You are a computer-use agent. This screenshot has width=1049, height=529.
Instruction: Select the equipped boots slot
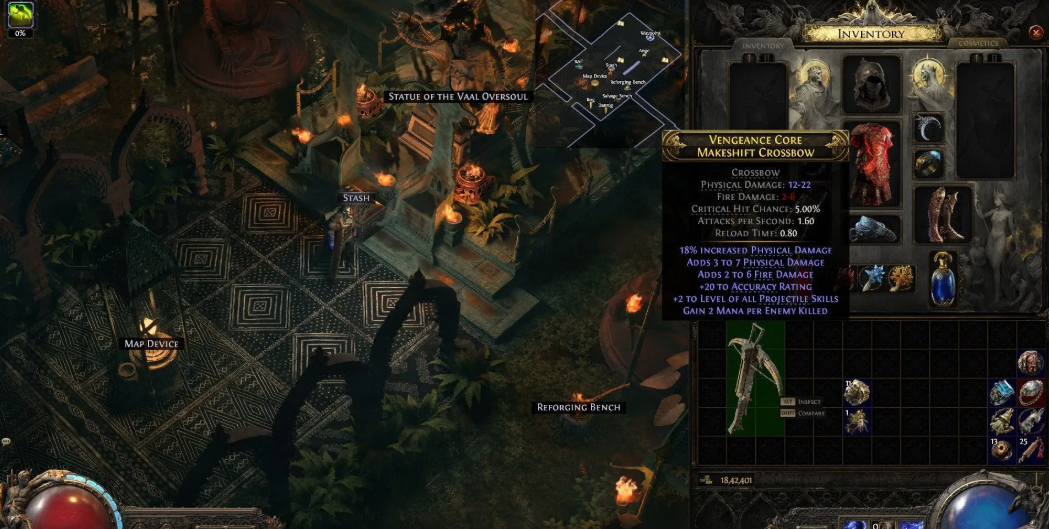click(943, 213)
